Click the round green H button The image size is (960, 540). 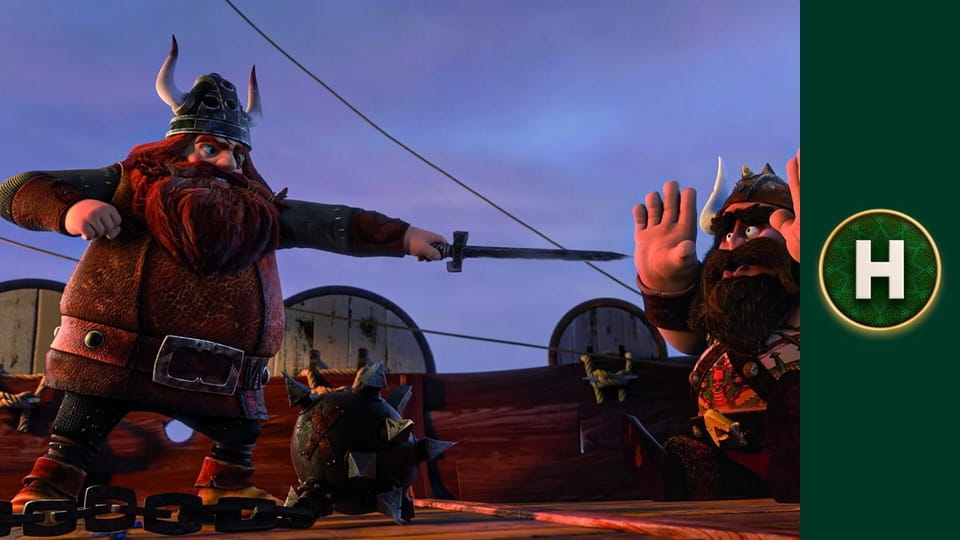point(879,269)
